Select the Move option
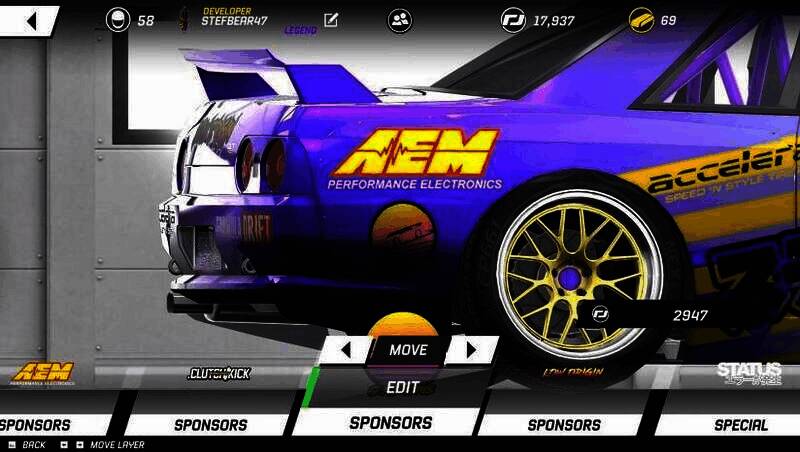This screenshot has height=452, width=800. coord(407,350)
